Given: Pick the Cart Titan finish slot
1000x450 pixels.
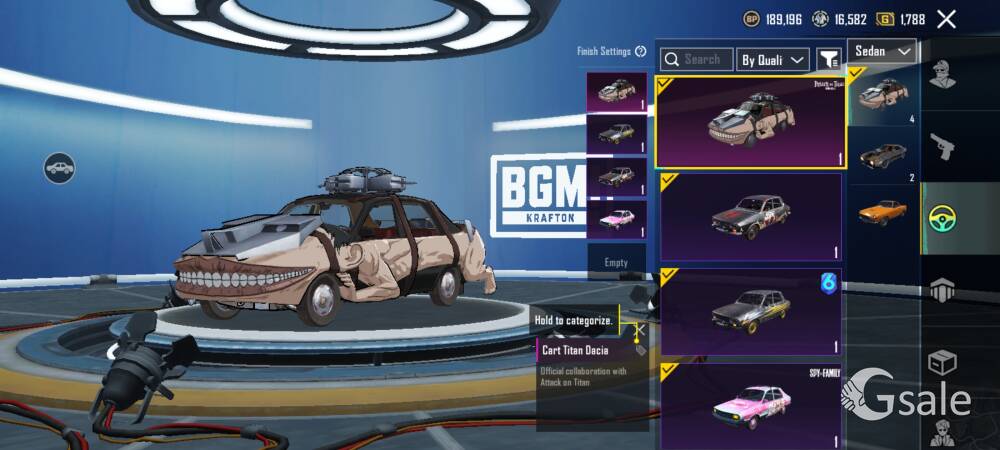Looking at the screenshot, I should pyautogui.click(x=616, y=92).
